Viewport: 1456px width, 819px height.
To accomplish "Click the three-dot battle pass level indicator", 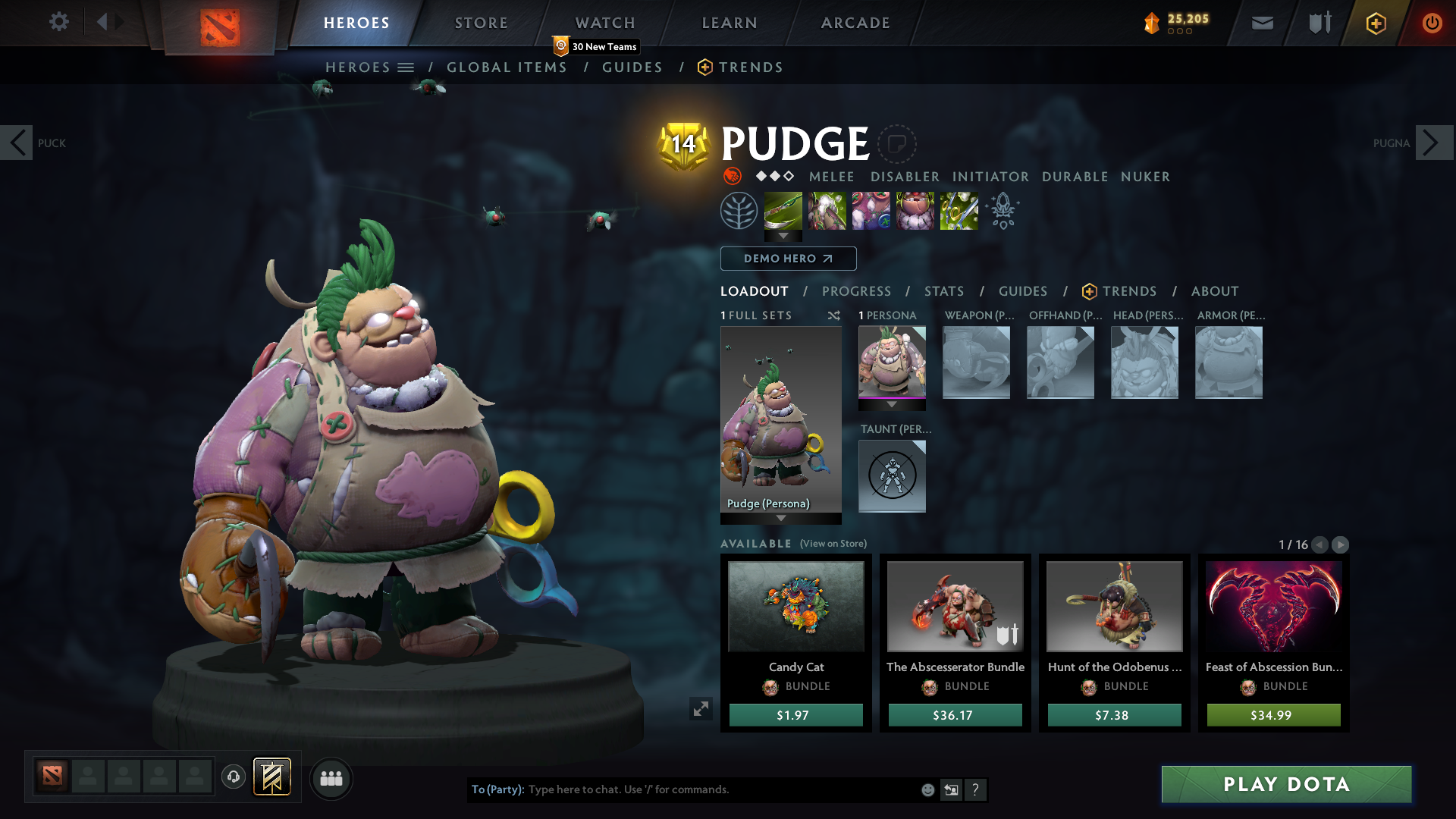I will [1178, 32].
